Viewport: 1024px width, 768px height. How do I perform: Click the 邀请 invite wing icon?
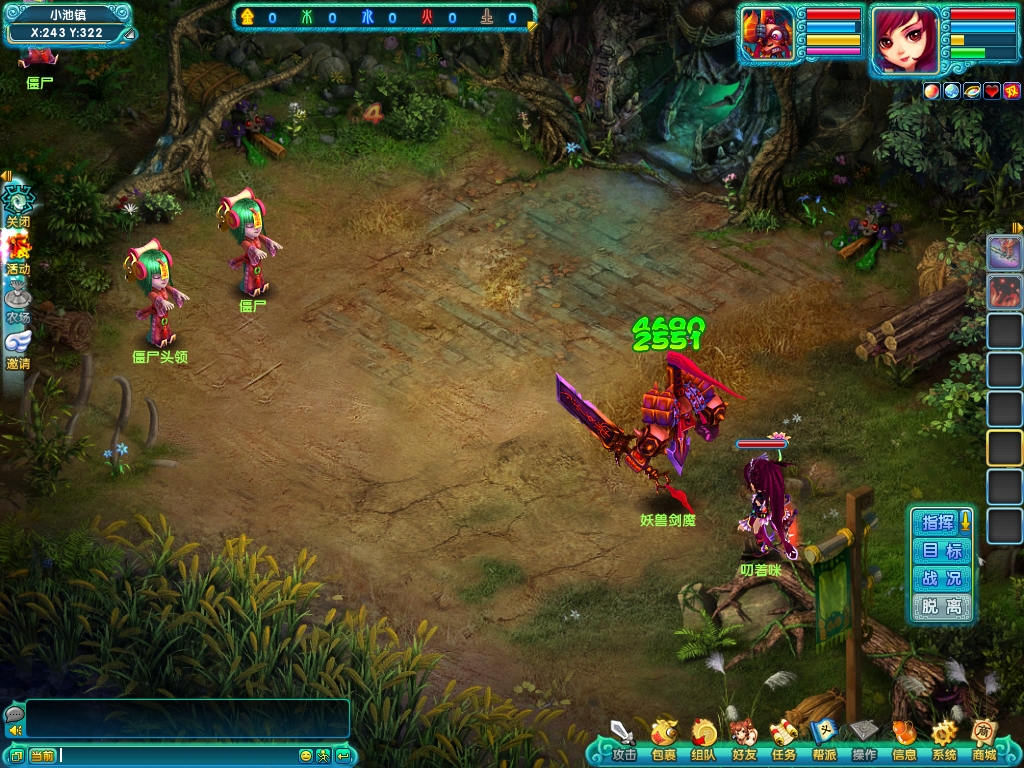click(18, 347)
